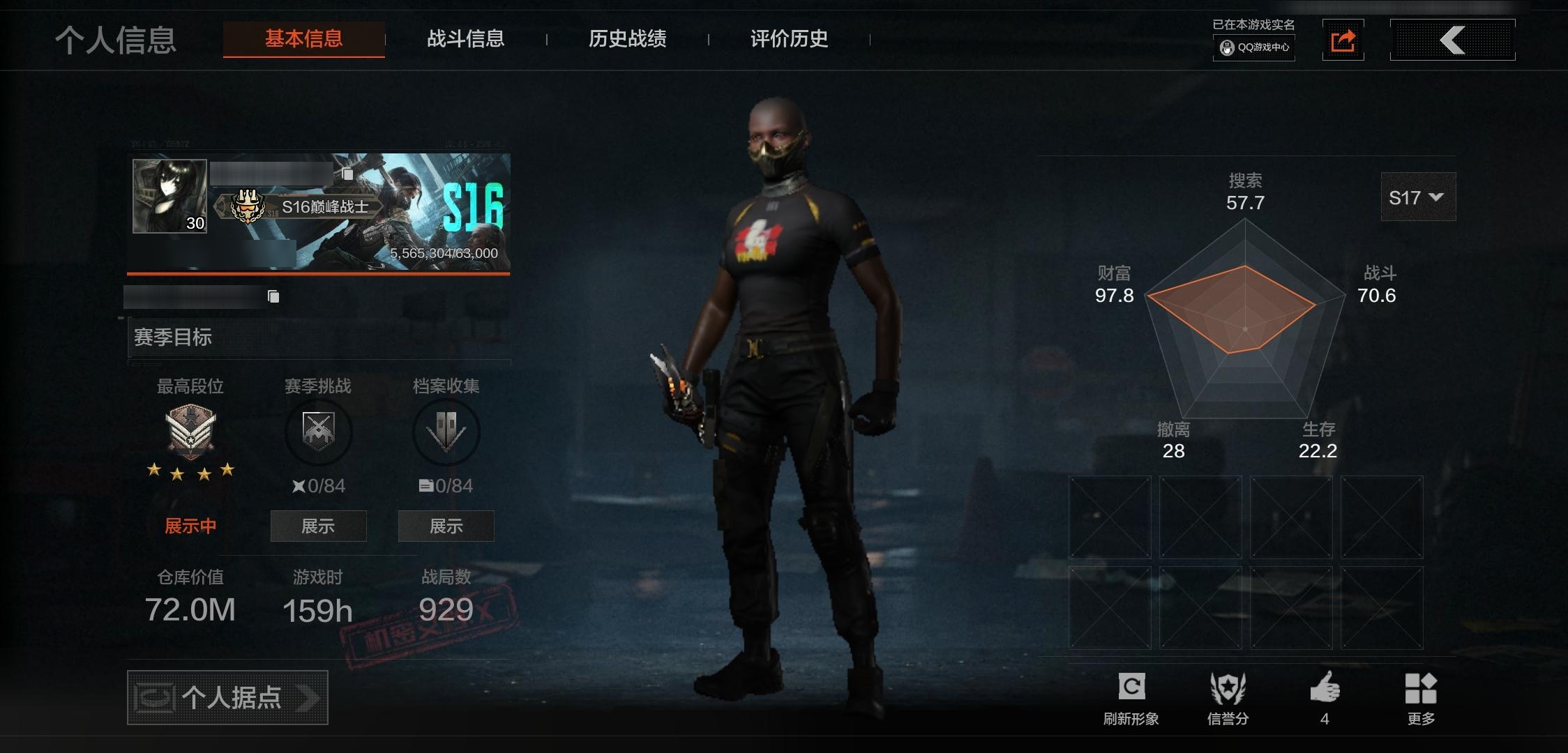The width and height of the screenshot is (1568, 753).
Task: Click the 展示 button under 赛季挑战
Action: point(318,526)
